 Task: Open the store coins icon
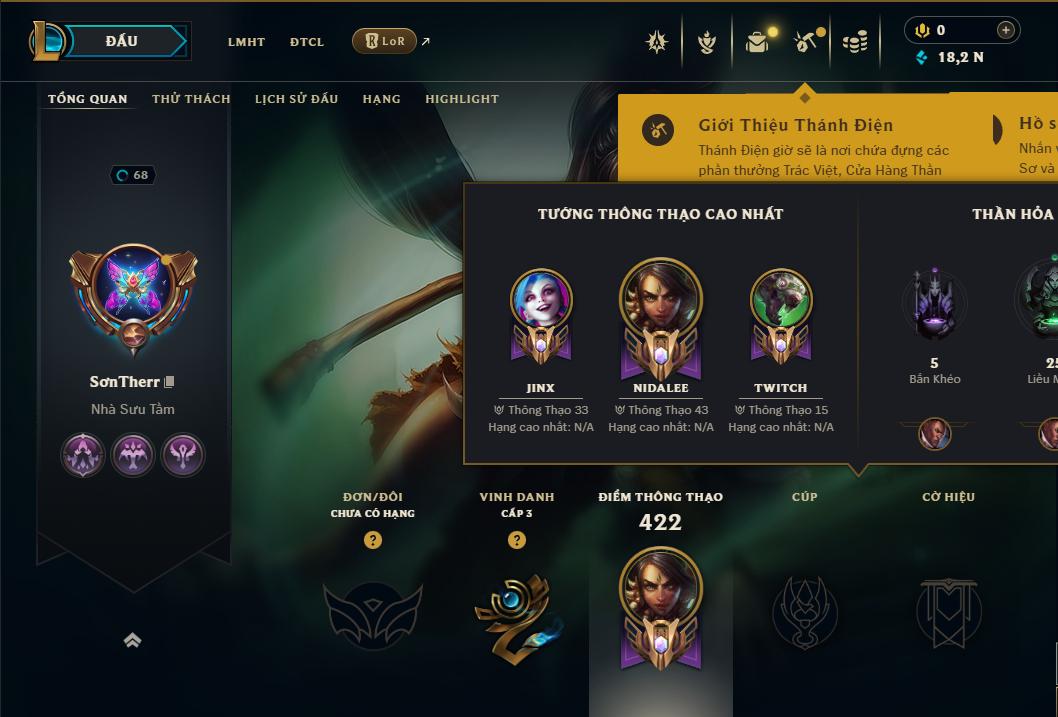click(854, 42)
